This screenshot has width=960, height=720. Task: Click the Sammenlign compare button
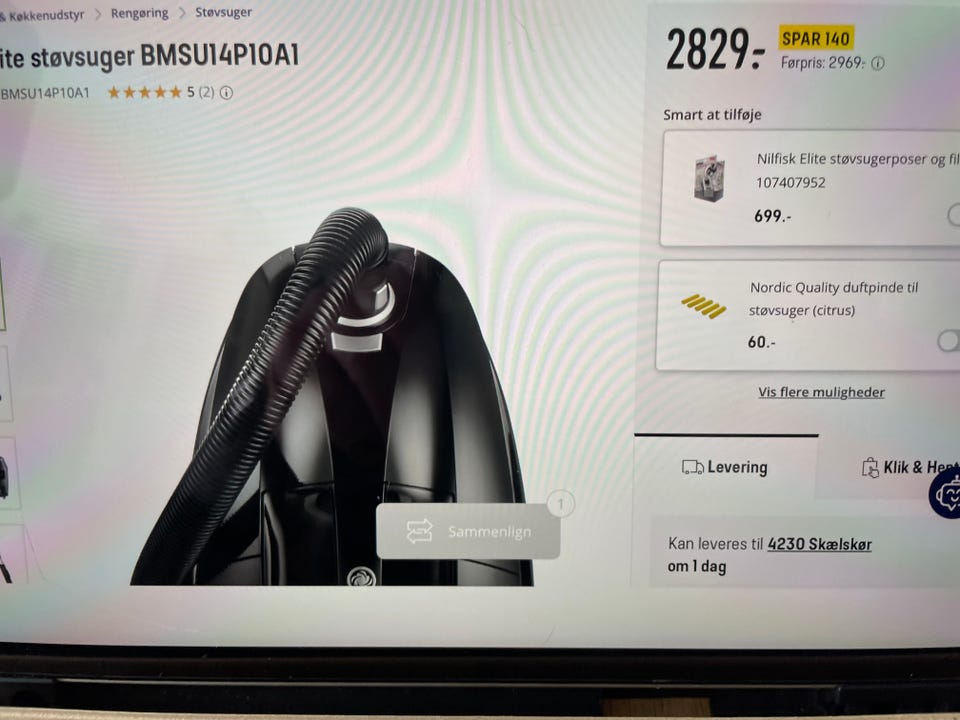pos(468,531)
